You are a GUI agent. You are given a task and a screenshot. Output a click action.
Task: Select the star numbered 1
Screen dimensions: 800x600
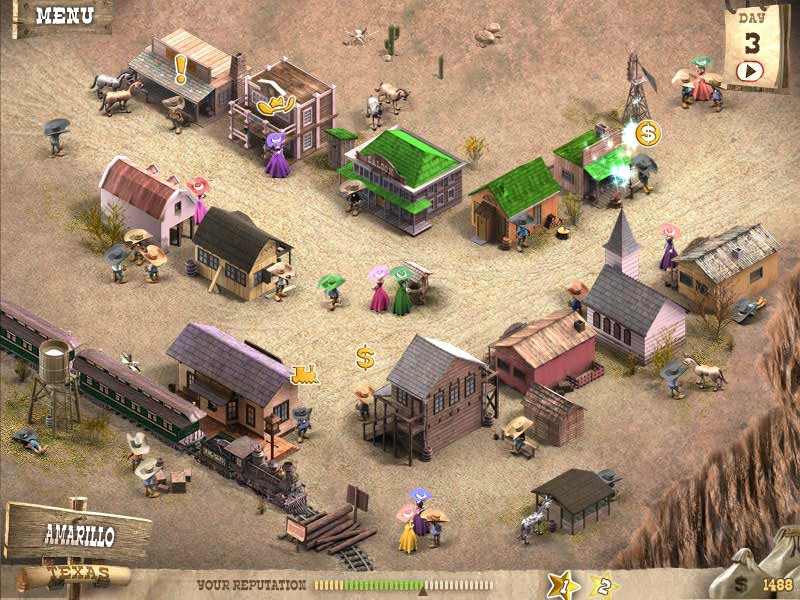click(x=563, y=585)
